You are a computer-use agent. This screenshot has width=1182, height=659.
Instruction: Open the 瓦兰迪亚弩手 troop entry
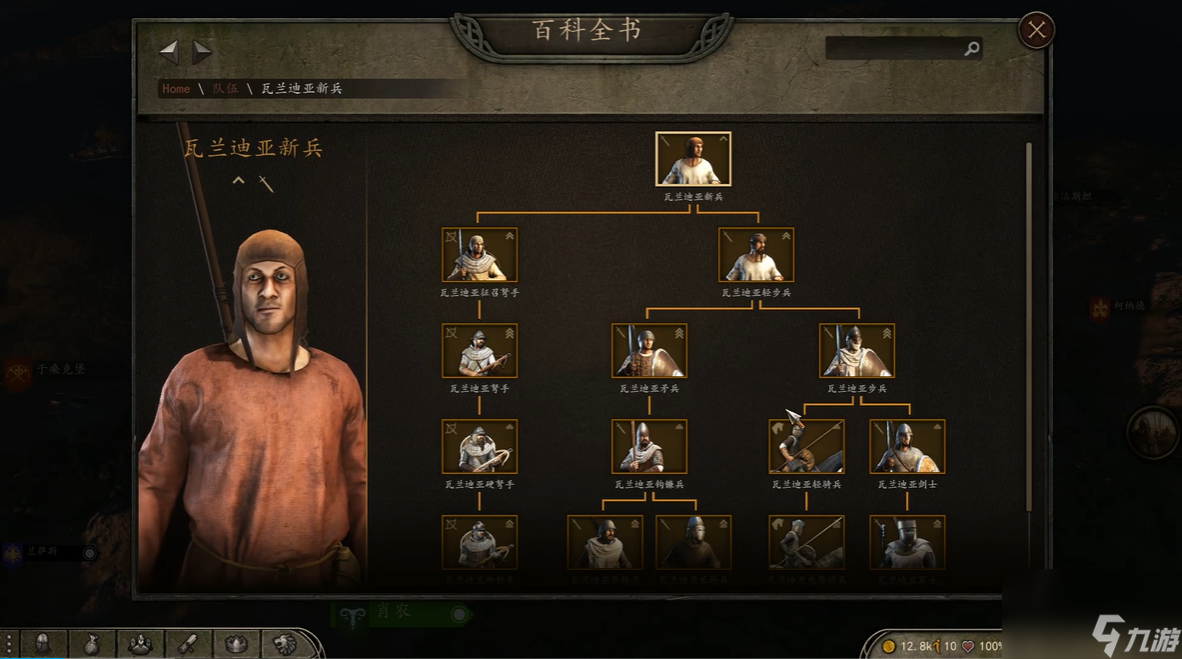[480, 351]
